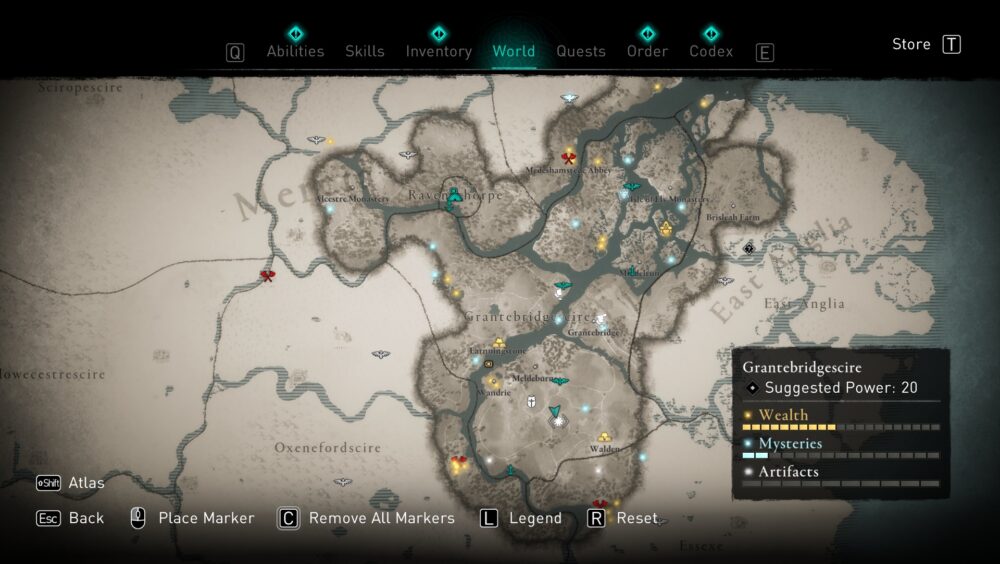Switch to the Abilities tab
The image size is (1000, 564).
(295, 51)
